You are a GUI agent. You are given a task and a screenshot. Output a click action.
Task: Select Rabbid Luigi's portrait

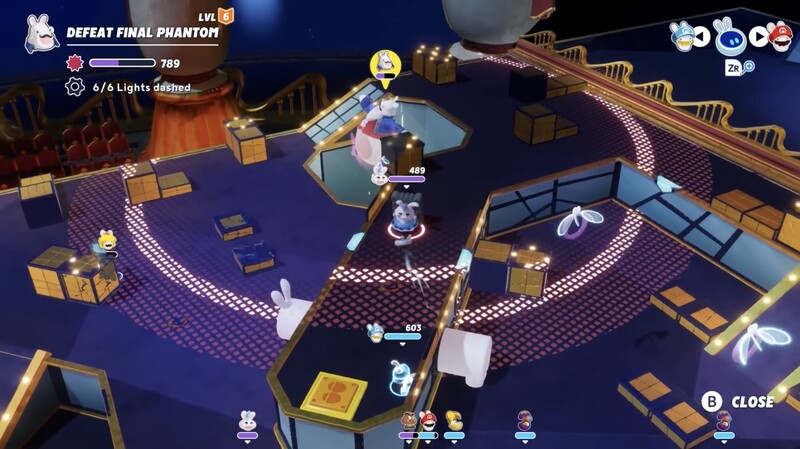click(682, 35)
